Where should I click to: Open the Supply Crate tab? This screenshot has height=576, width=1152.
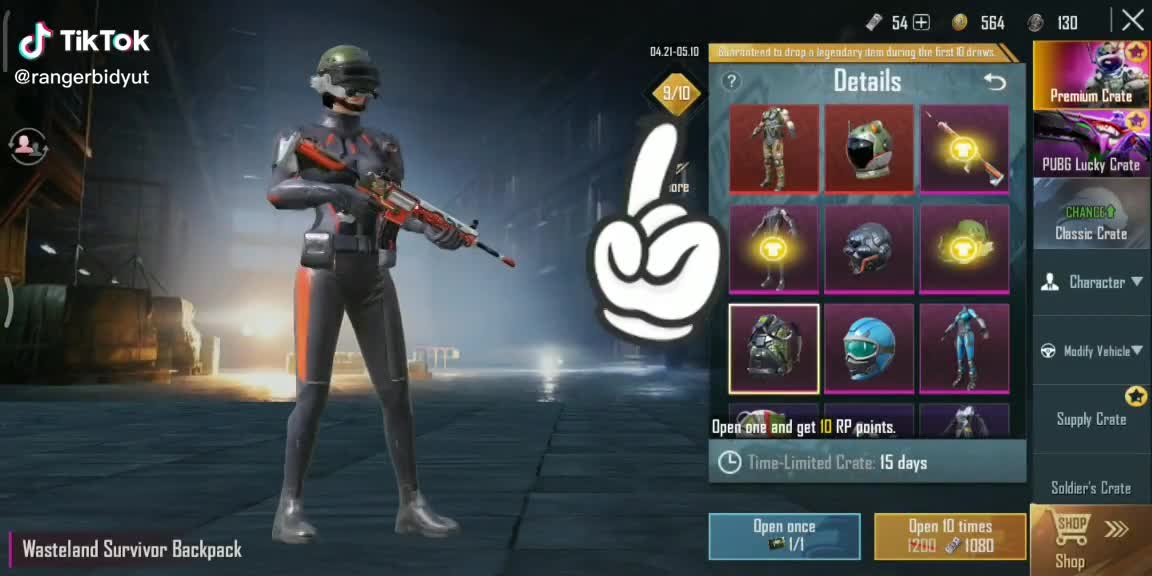coord(1091,419)
